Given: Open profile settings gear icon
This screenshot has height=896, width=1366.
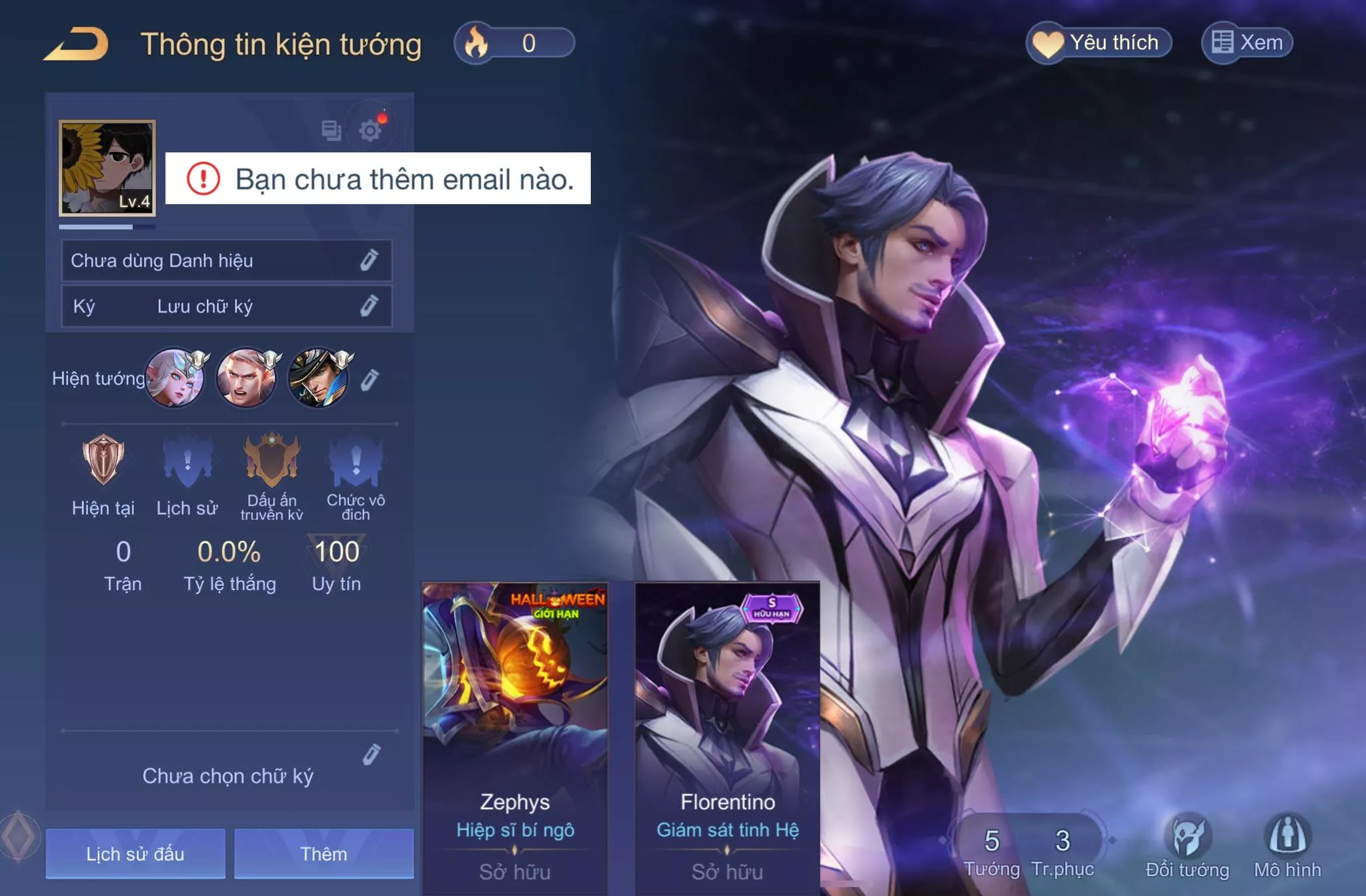Looking at the screenshot, I should 370,129.
